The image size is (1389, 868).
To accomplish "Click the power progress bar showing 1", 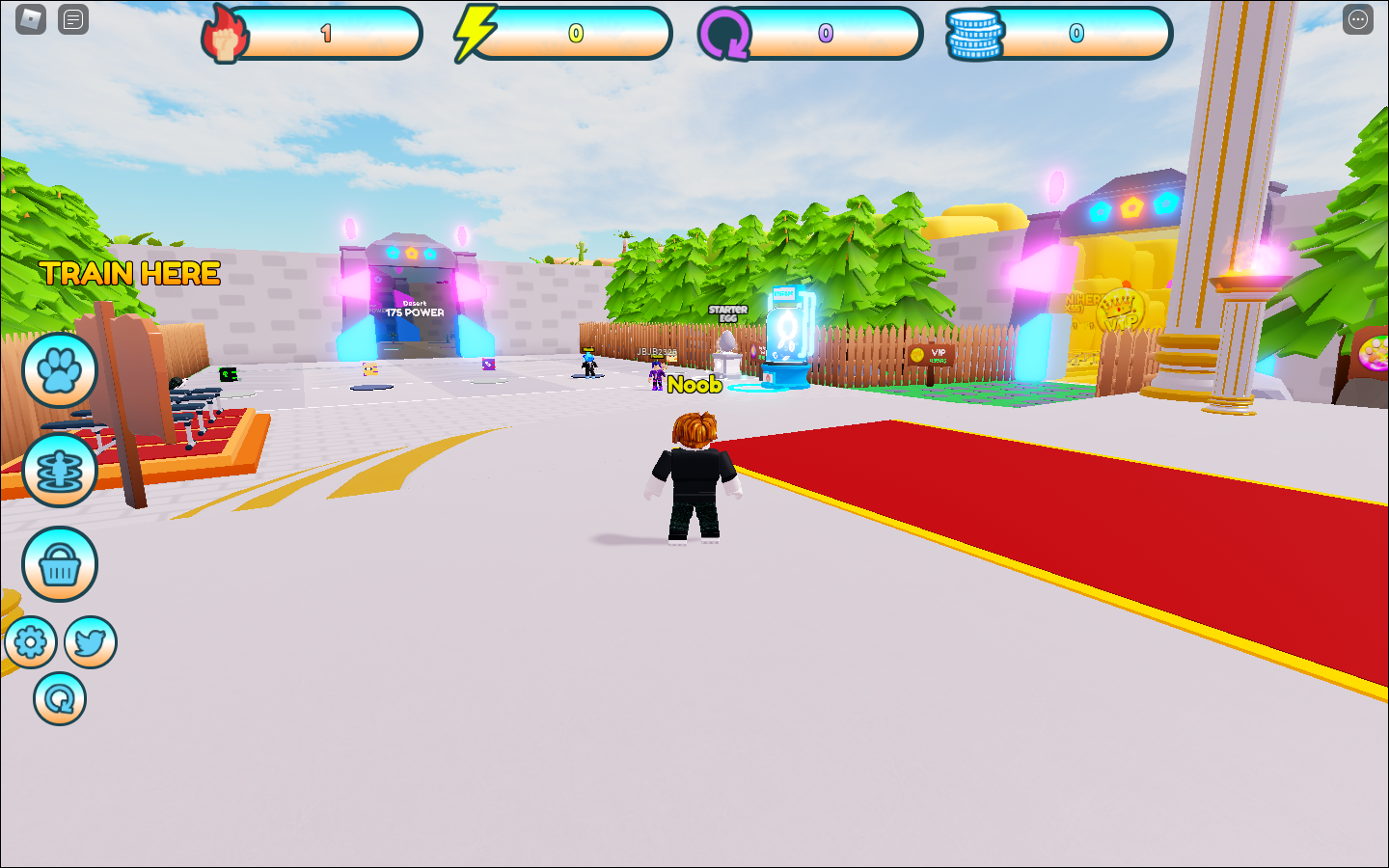I will [323, 32].
